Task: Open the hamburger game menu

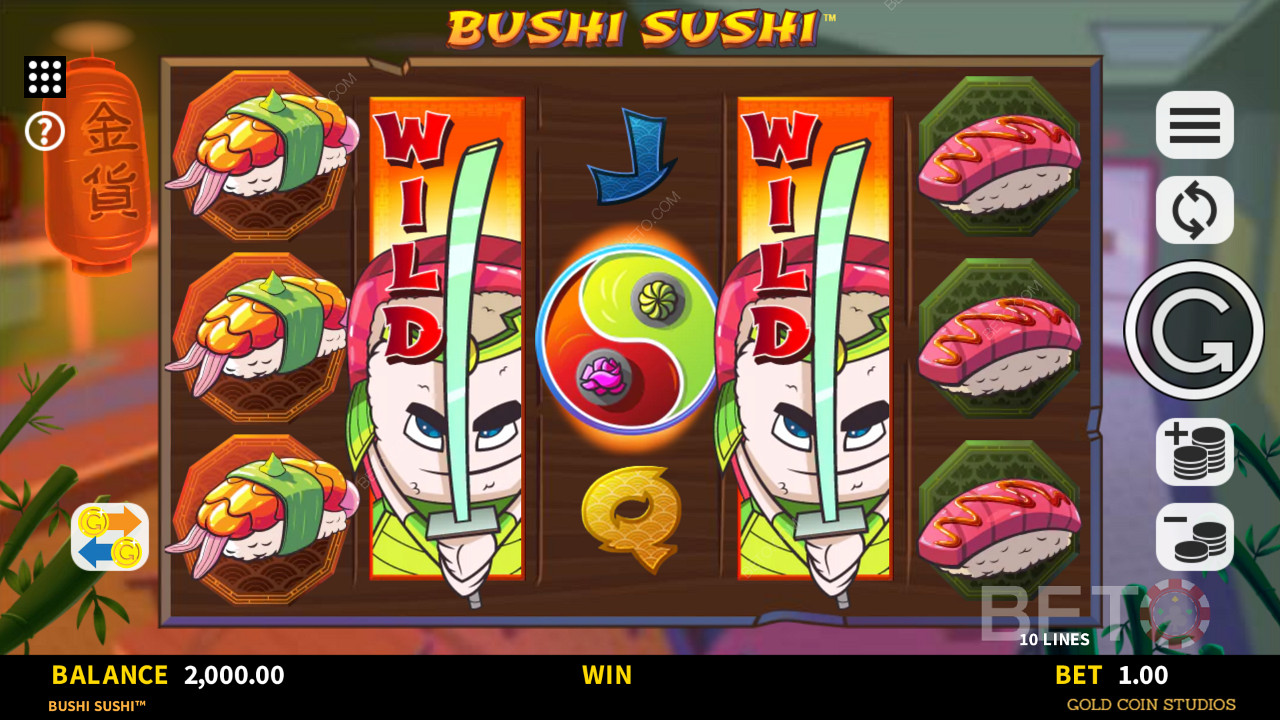Action: click(1194, 125)
